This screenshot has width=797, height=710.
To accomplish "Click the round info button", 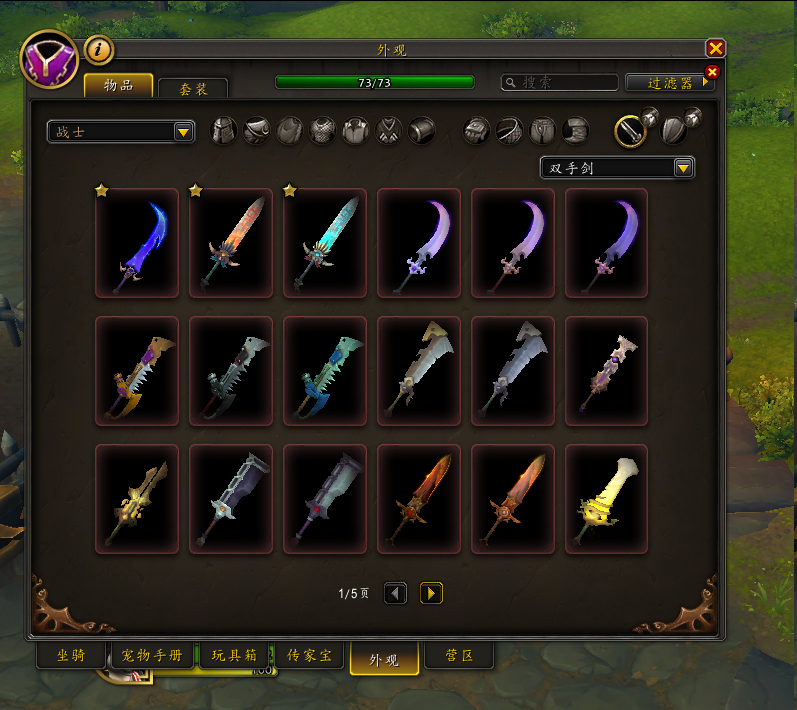I will point(98,49).
